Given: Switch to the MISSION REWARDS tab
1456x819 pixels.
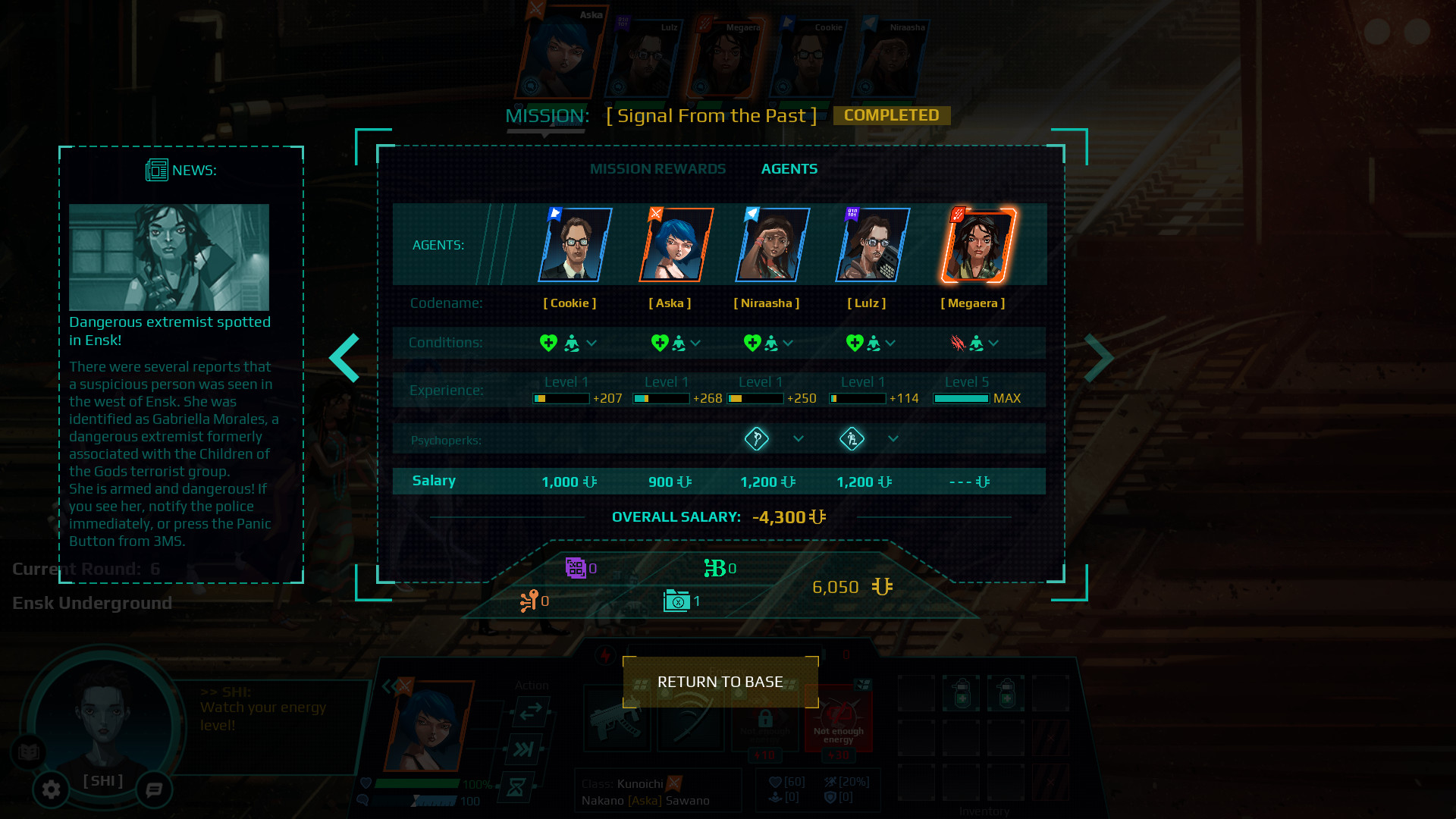Looking at the screenshot, I should (x=658, y=168).
